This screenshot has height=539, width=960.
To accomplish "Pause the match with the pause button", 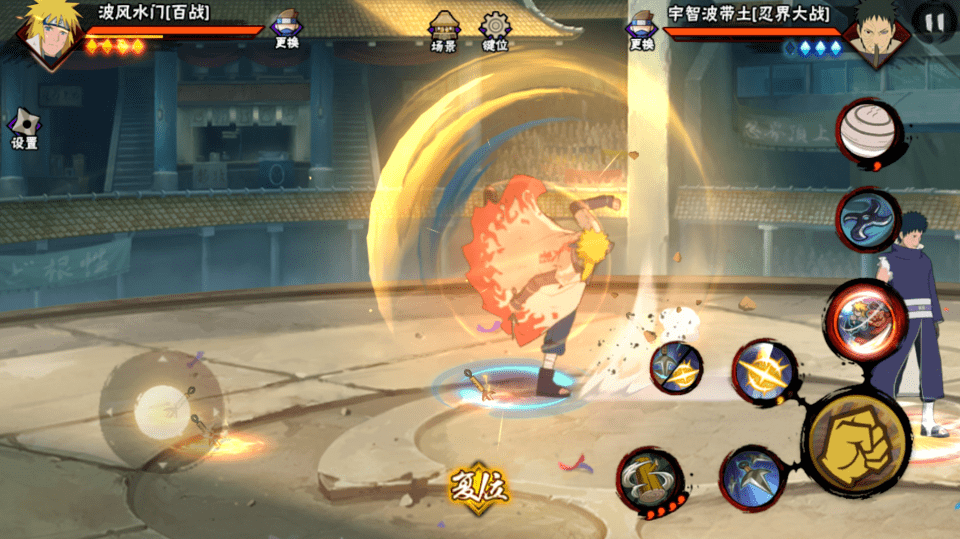I will (934, 21).
